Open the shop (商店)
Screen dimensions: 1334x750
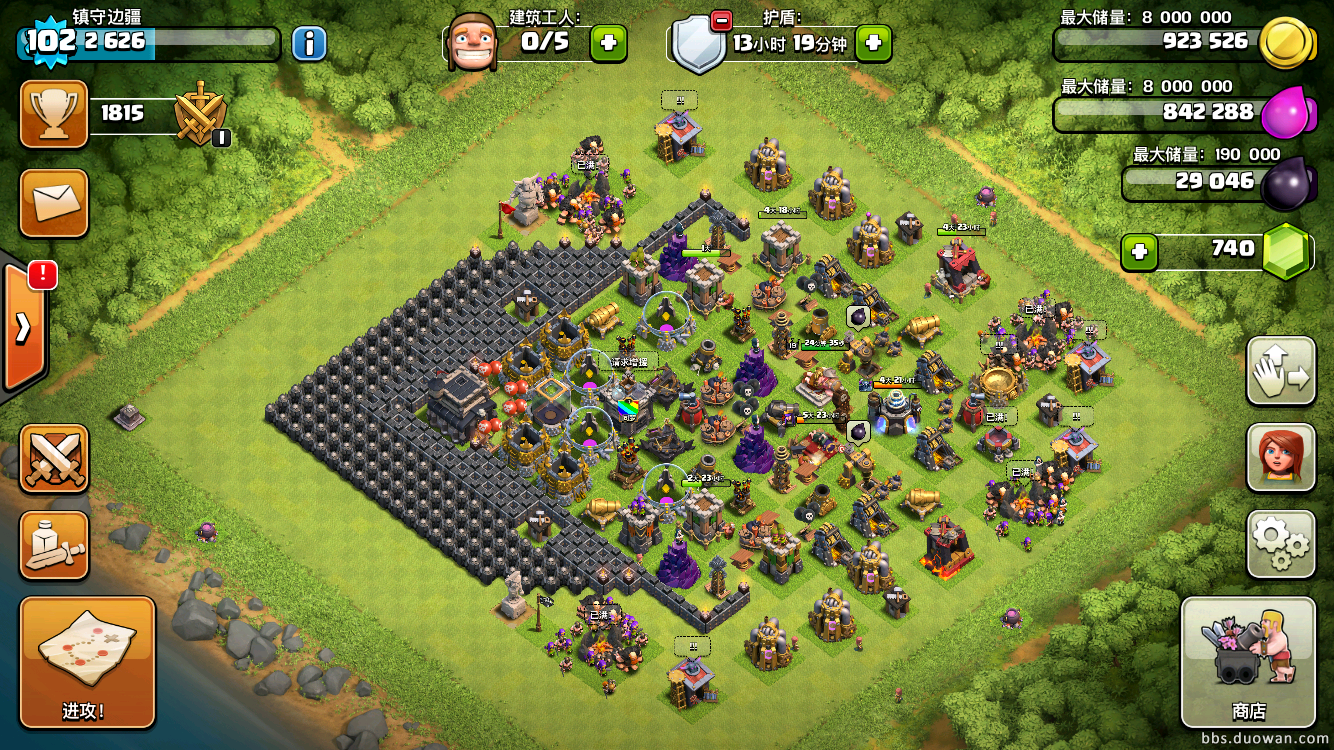point(1247,661)
